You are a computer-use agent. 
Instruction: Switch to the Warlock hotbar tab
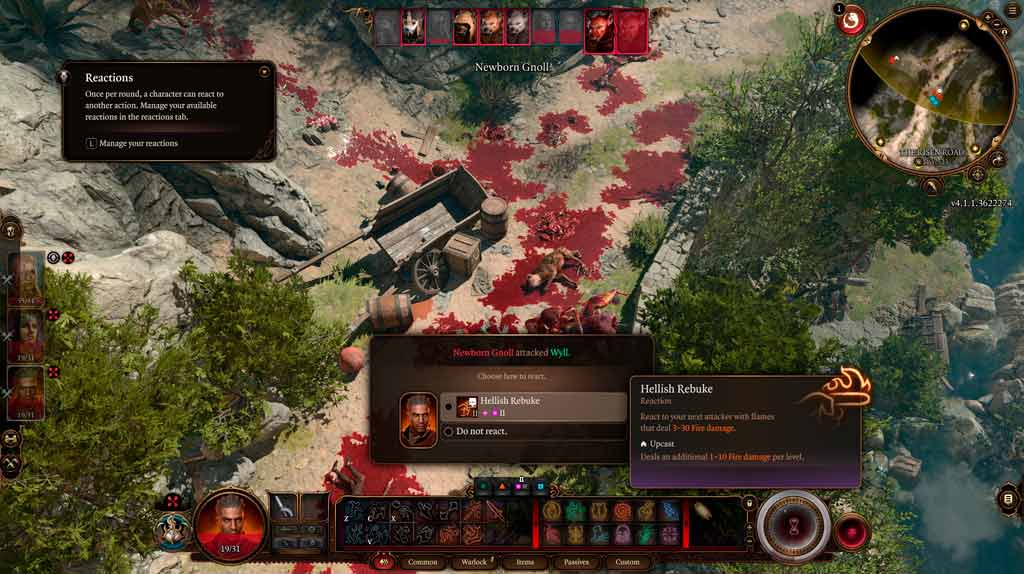pyautogui.click(x=474, y=562)
